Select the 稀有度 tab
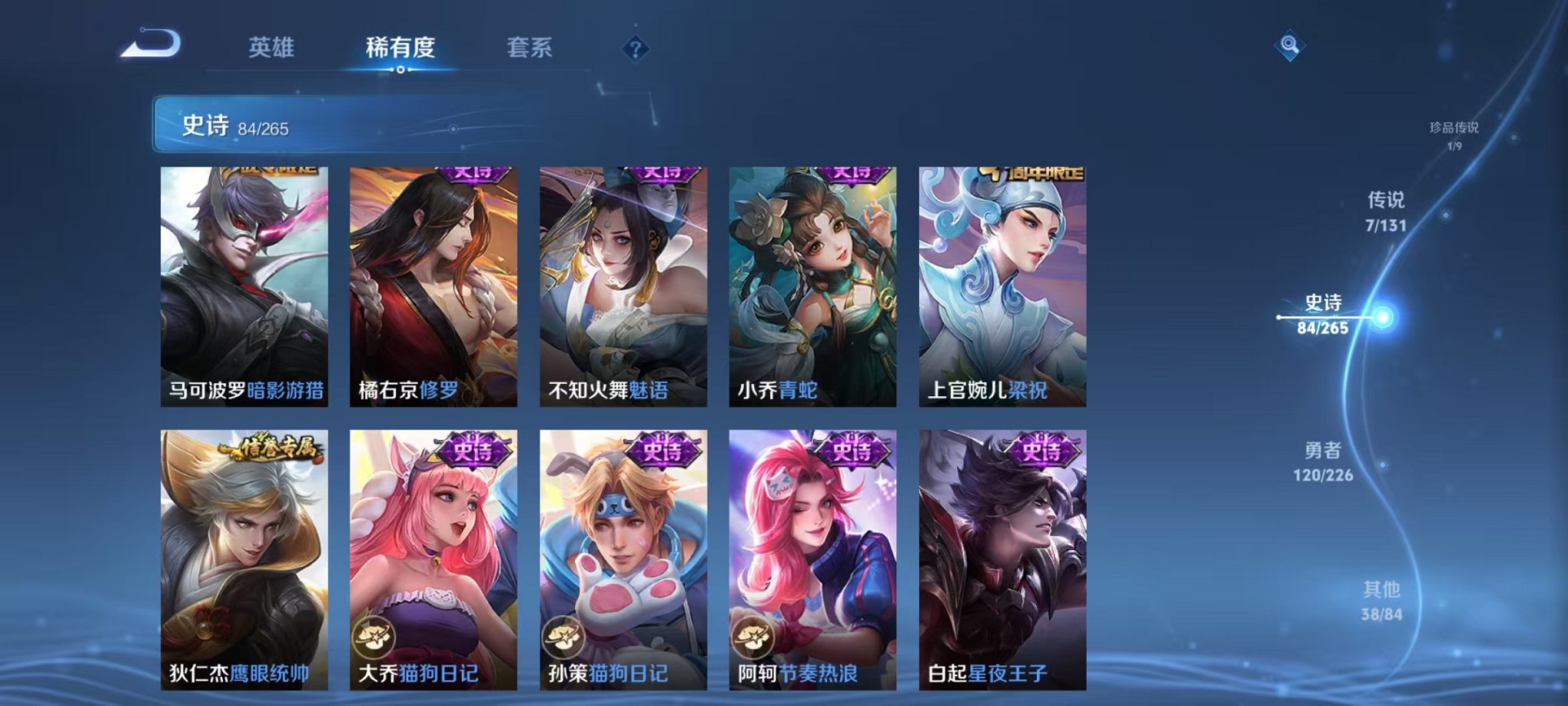 pos(400,48)
